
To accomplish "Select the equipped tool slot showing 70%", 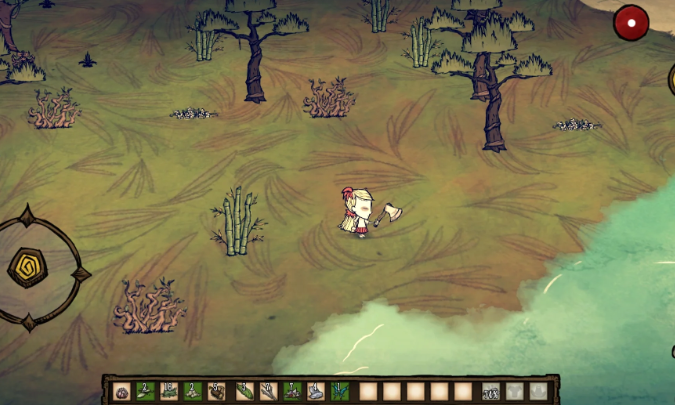I will coord(491,392).
